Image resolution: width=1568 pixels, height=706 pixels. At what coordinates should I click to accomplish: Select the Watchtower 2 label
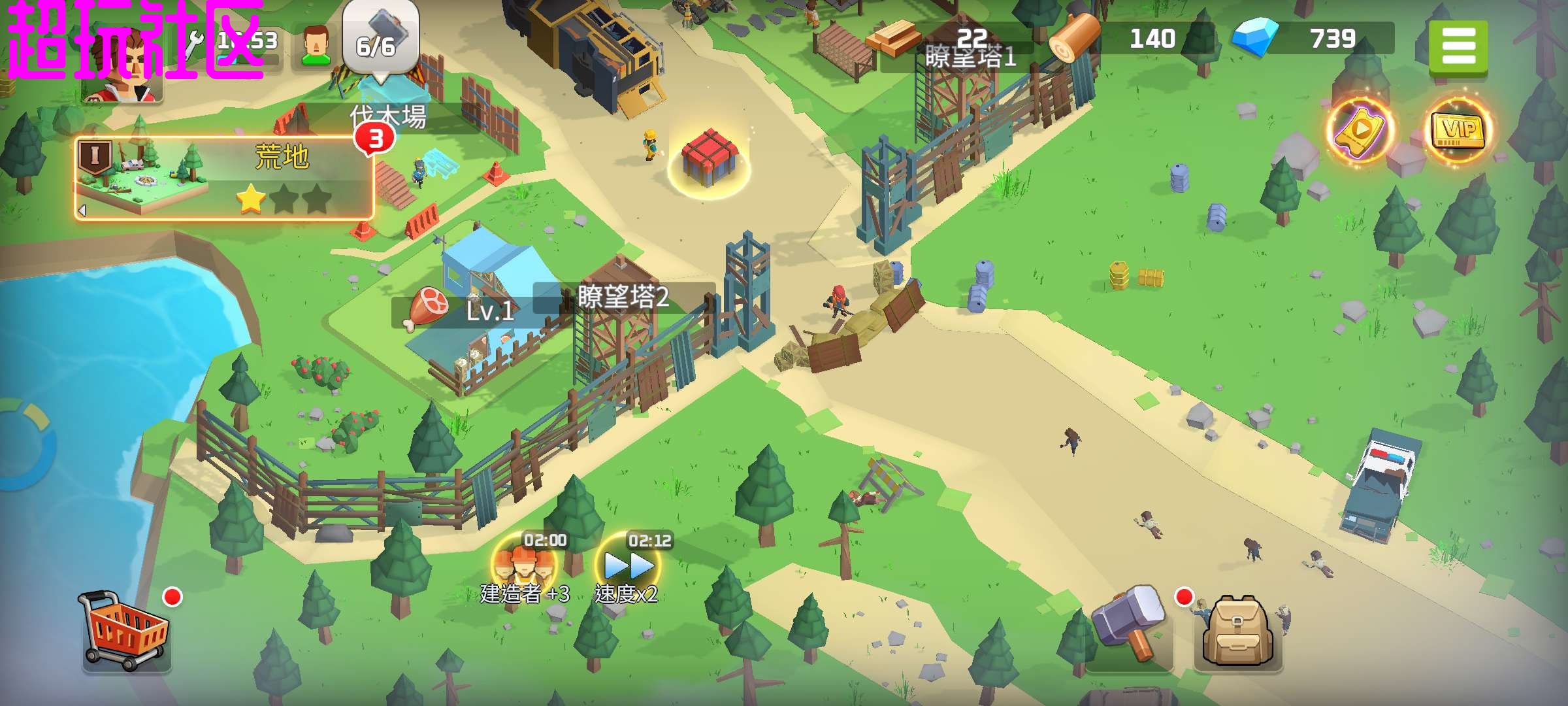pos(623,297)
